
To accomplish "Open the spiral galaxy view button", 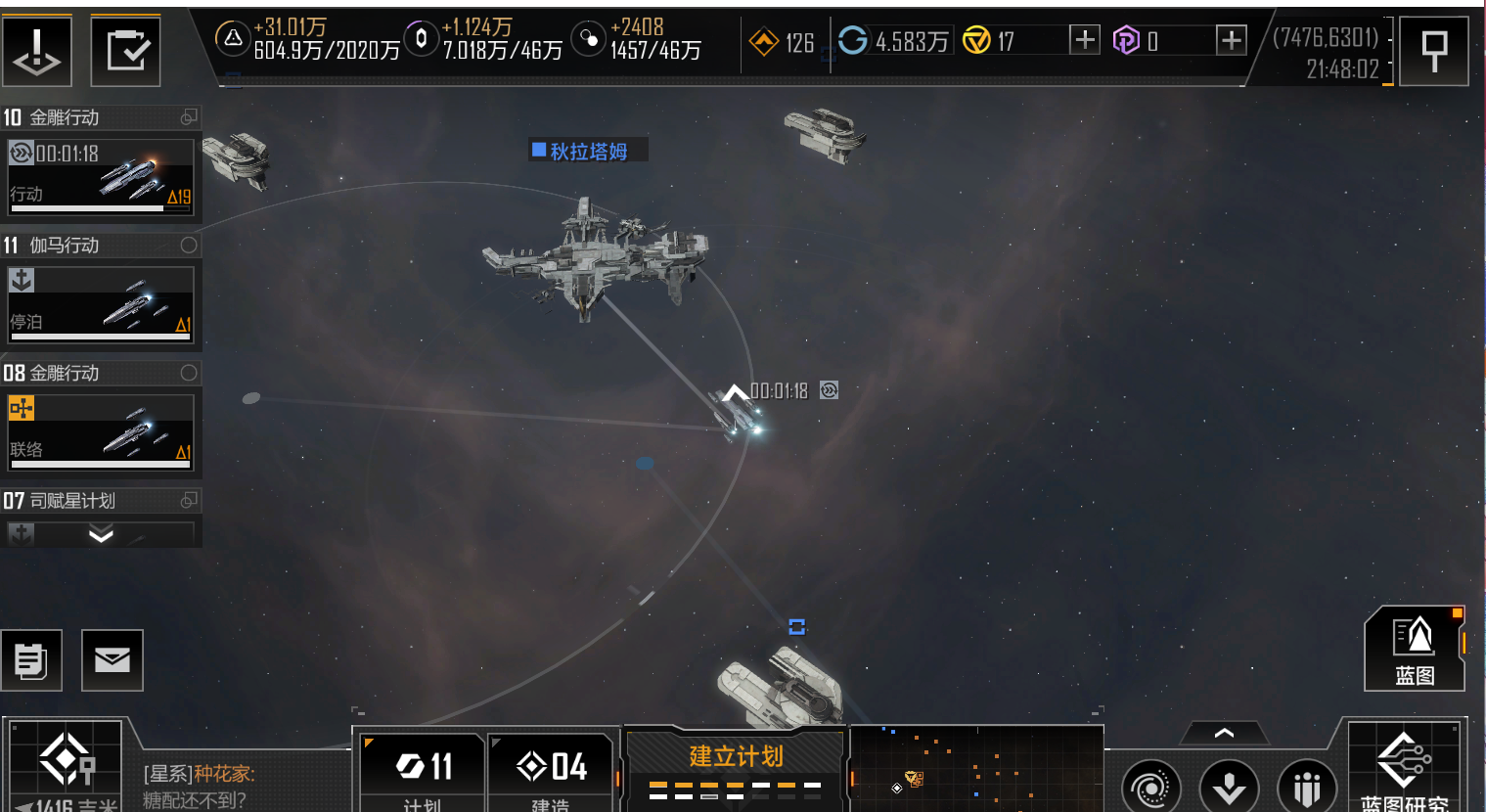I will [1150, 787].
